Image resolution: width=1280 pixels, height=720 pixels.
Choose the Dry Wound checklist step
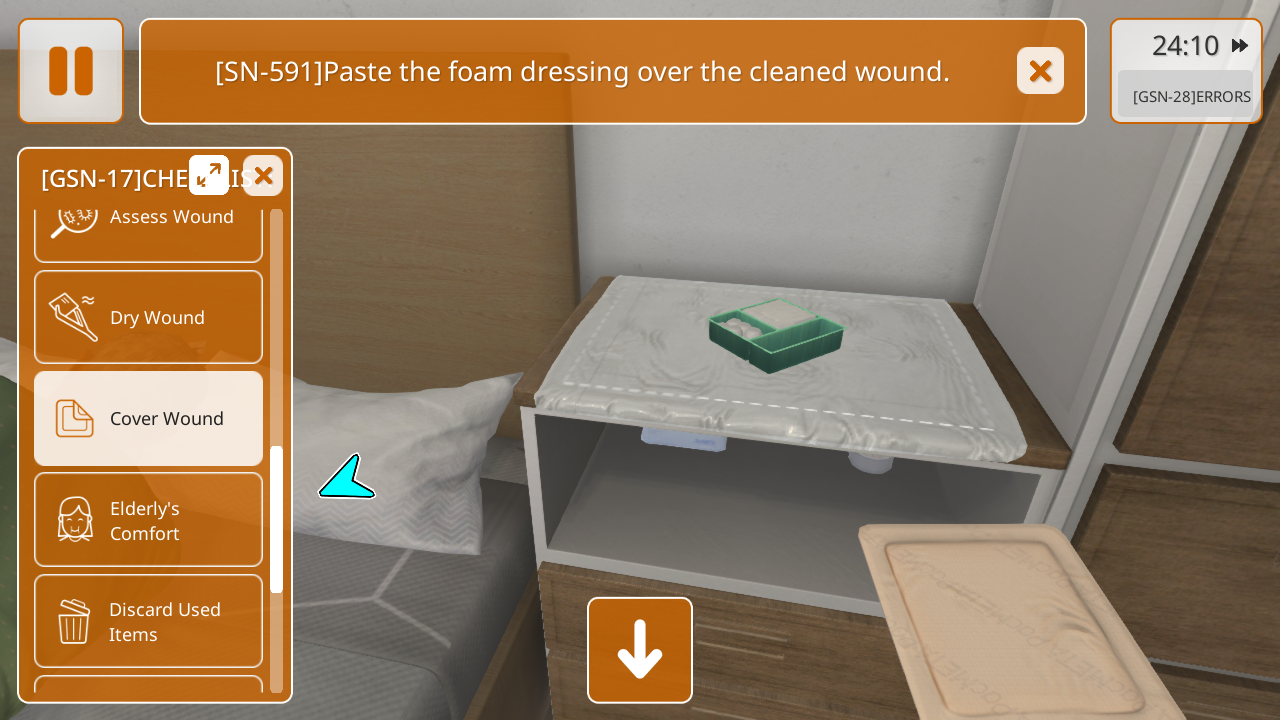point(149,317)
